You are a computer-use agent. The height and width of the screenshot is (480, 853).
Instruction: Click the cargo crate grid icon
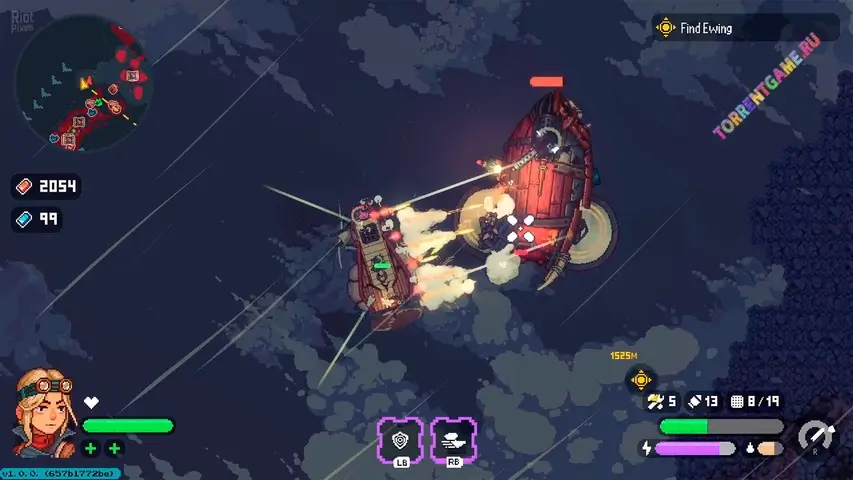(740, 401)
